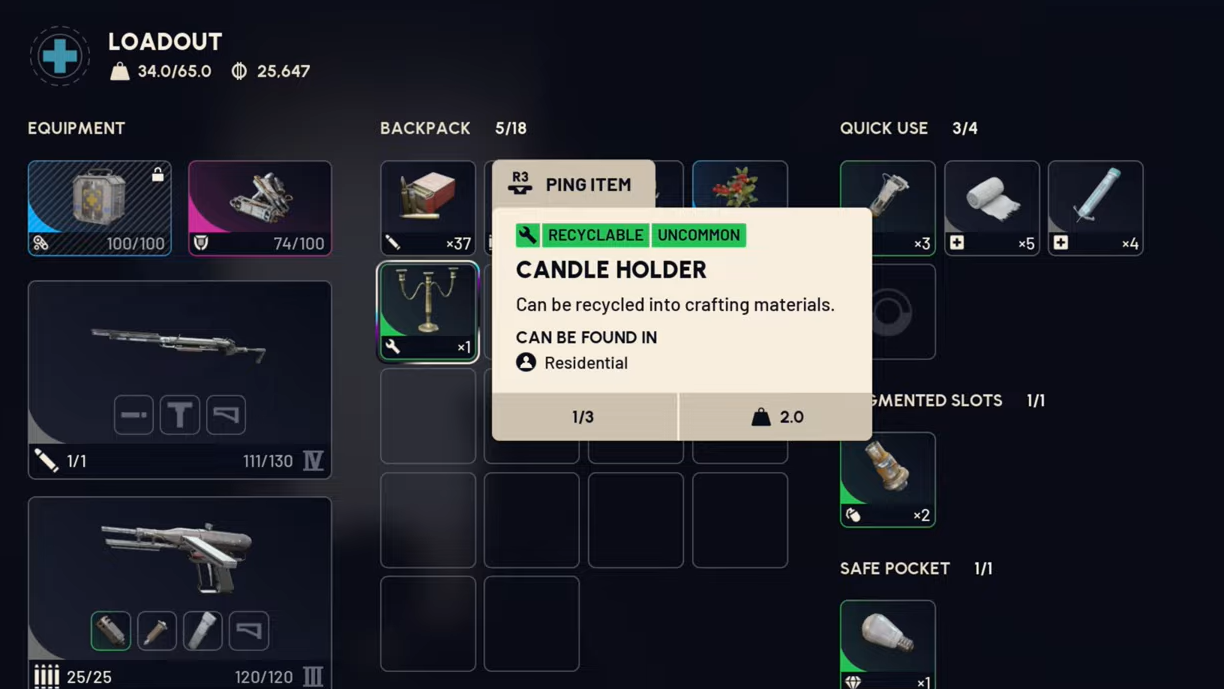Select the empty circular quick-use slot
Image resolution: width=1224 pixels, height=689 pixels.
pyautogui.click(x=889, y=312)
